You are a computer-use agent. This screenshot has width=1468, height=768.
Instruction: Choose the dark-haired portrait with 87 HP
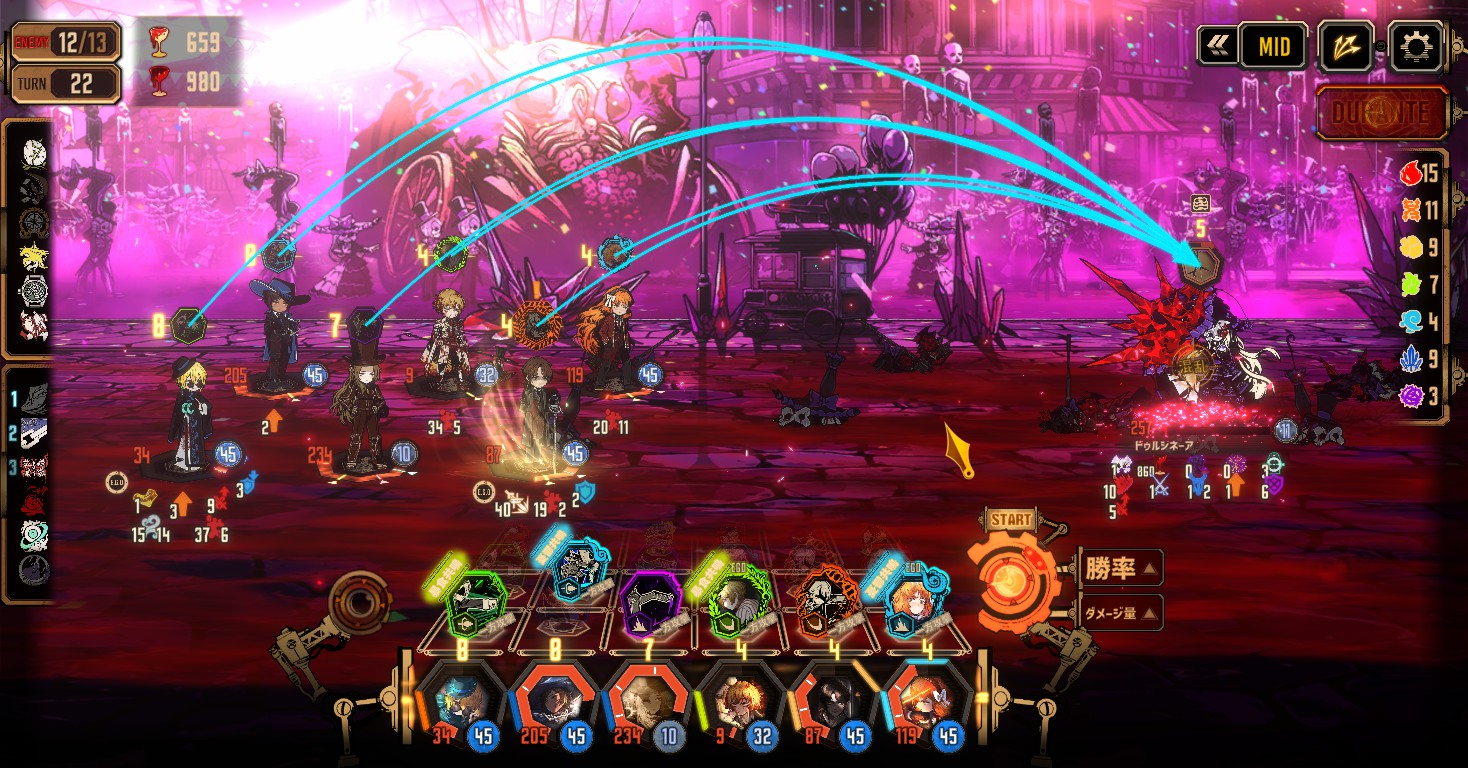pos(830,702)
